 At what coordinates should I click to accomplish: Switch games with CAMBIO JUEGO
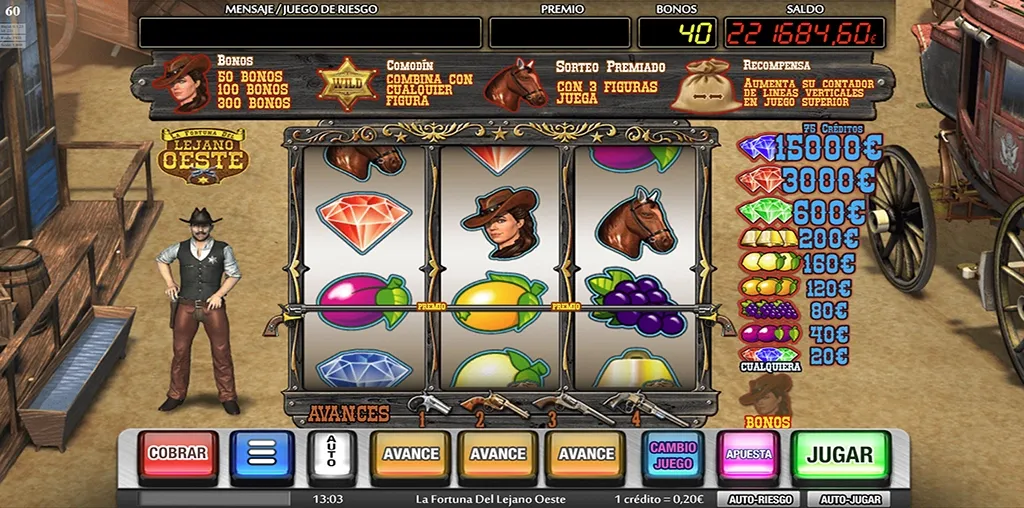[x=672, y=455]
